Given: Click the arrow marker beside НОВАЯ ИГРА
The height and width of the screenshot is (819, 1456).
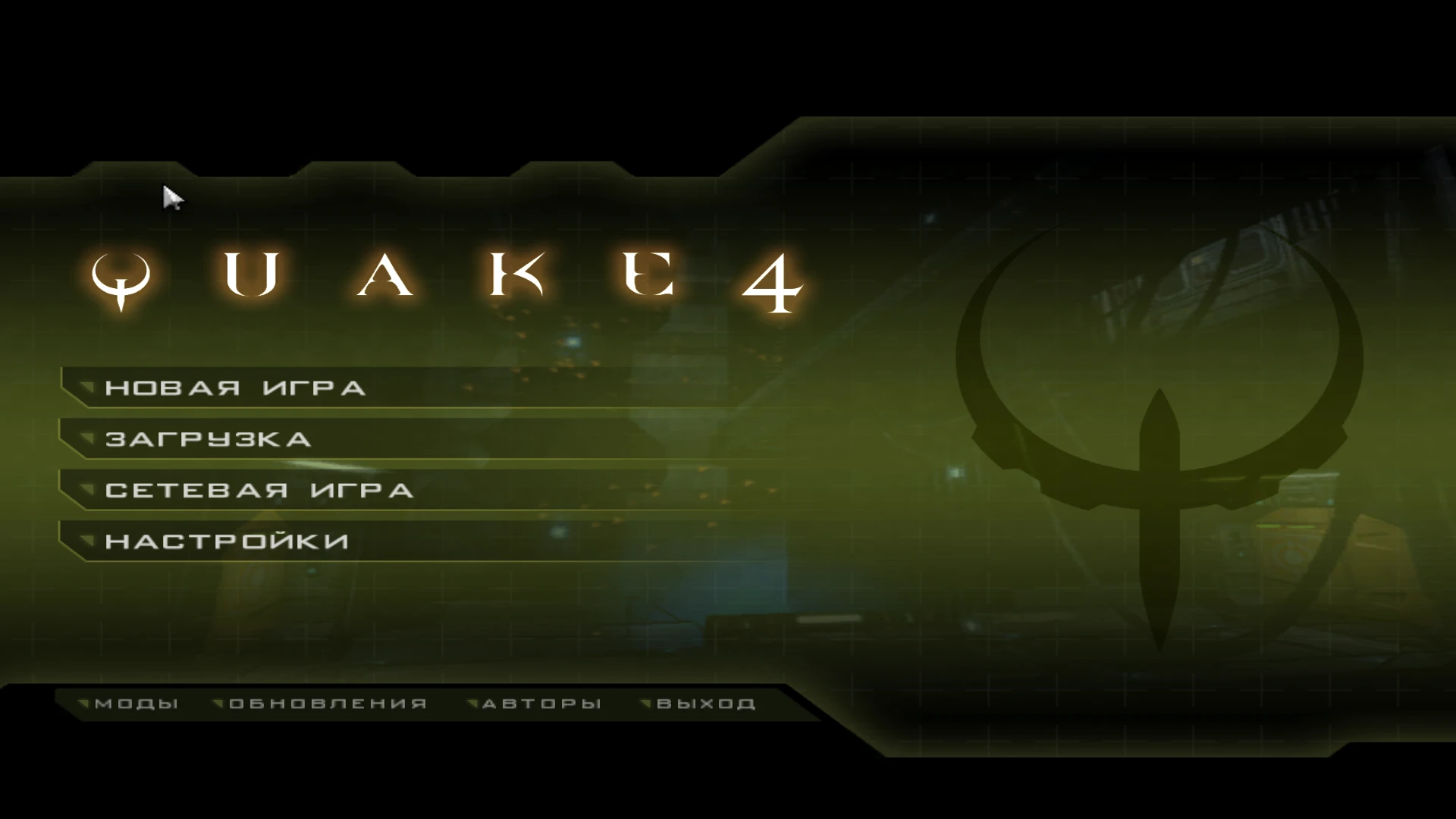Looking at the screenshot, I should pyautogui.click(x=86, y=388).
